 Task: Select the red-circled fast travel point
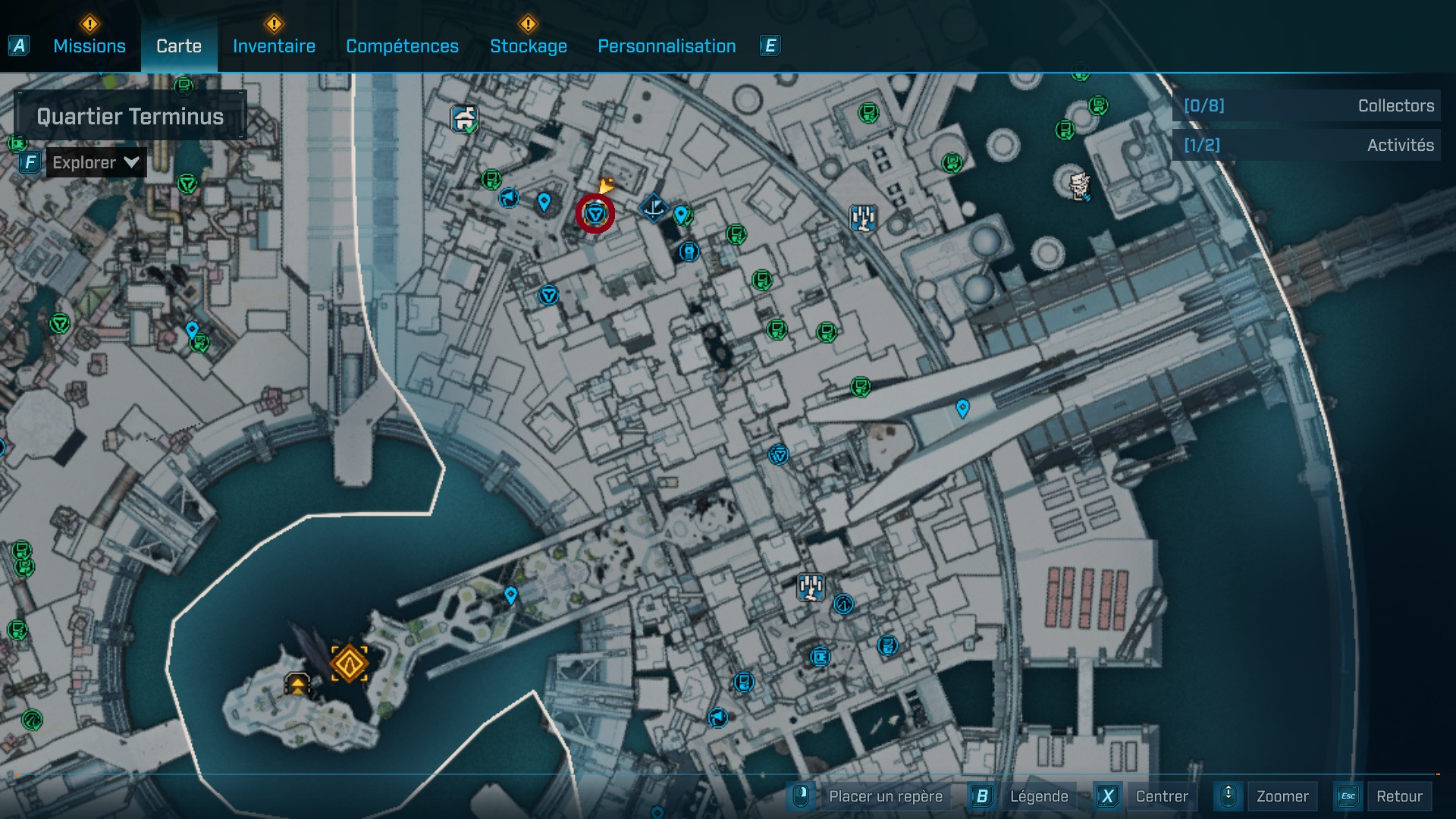click(595, 214)
